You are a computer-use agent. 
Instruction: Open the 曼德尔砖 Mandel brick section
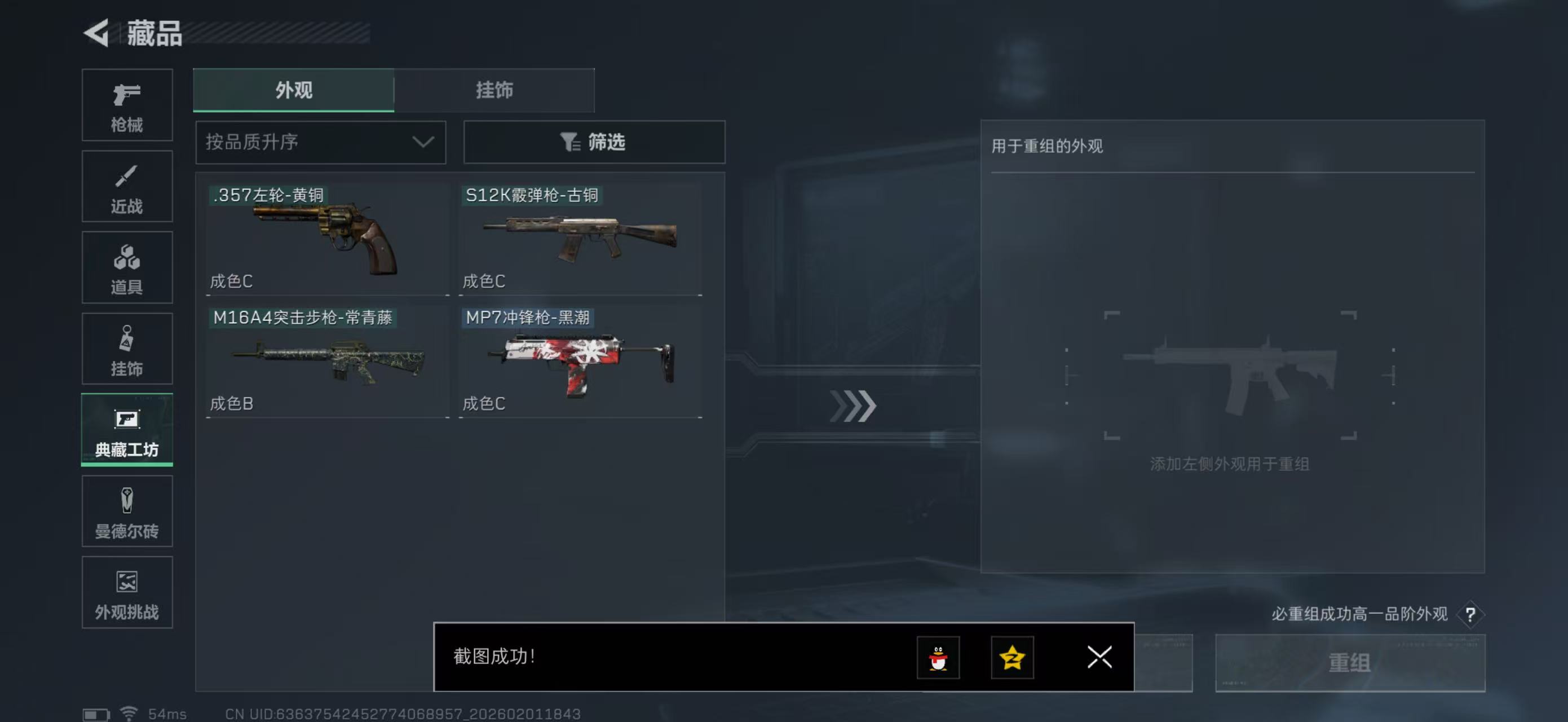pyautogui.click(x=127, y=510)
